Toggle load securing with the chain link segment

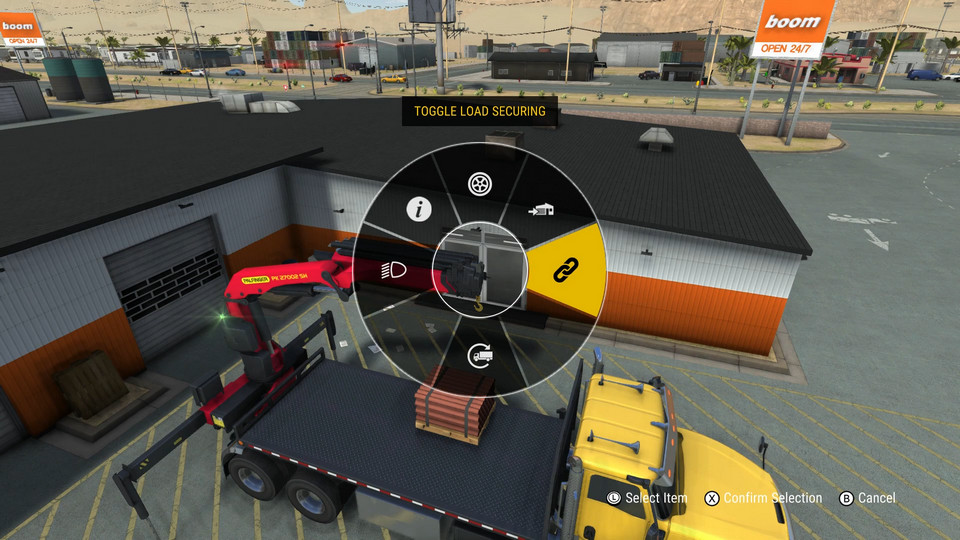pyautogui.click(x=566, y=268)
